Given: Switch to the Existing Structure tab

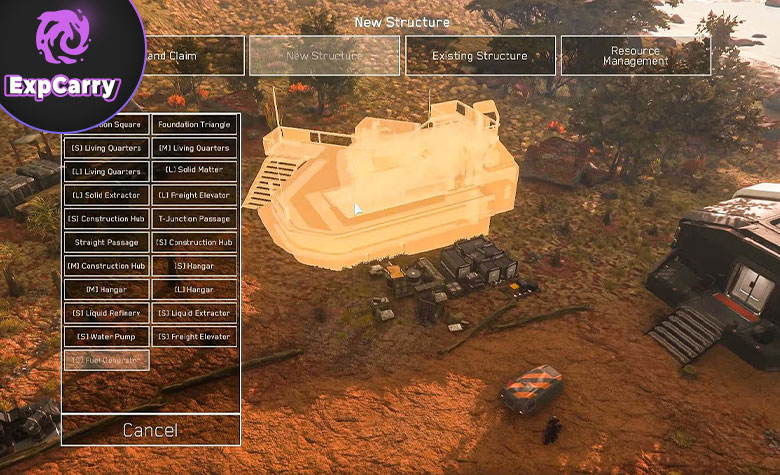Looking at the screenshot, I should coord(479,56).
